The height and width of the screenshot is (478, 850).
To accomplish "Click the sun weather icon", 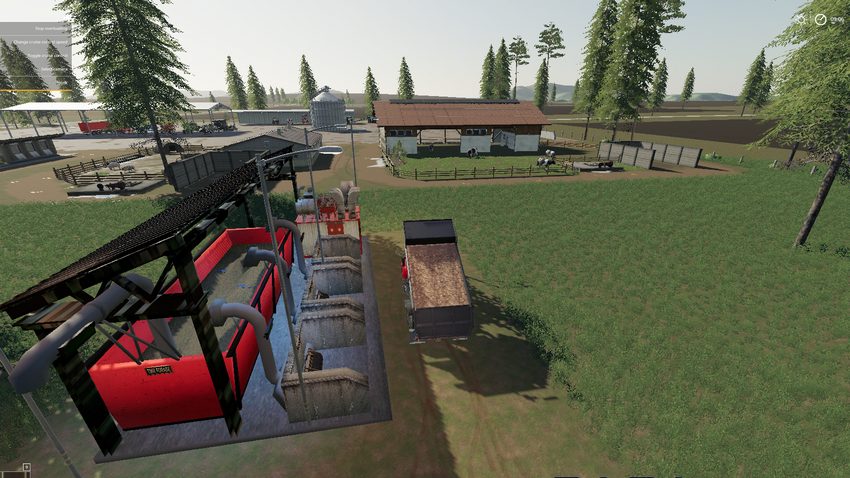I will coord(800,18).
